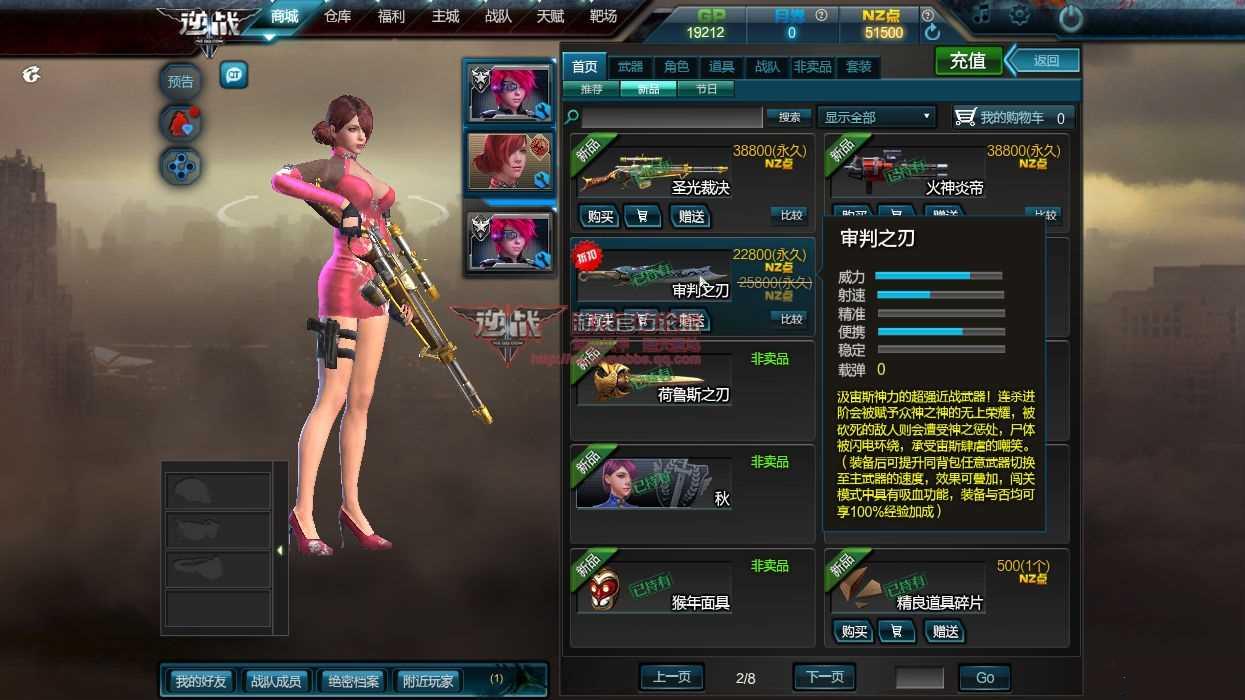1245x700 pixels.
Task: Switch to the 角色 character tab
Action: (676, 67)
